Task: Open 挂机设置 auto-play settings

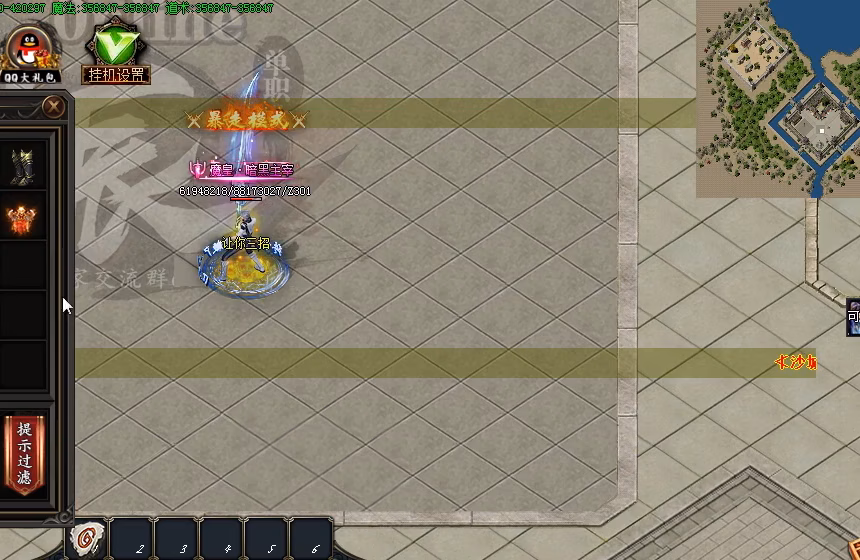Action: point(115,54)
